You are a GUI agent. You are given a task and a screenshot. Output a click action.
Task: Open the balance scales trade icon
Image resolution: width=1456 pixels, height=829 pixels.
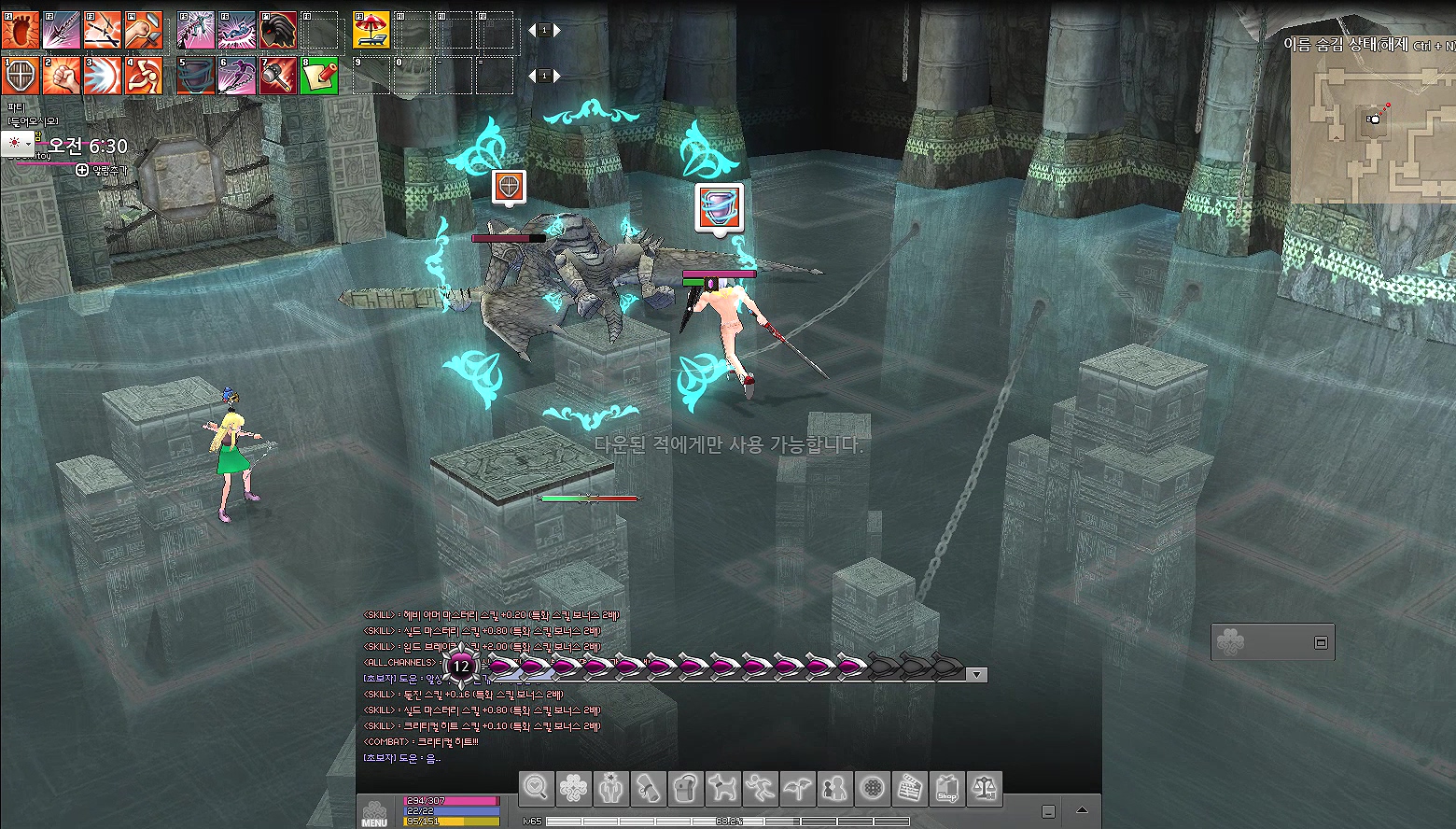coord(985,789)
